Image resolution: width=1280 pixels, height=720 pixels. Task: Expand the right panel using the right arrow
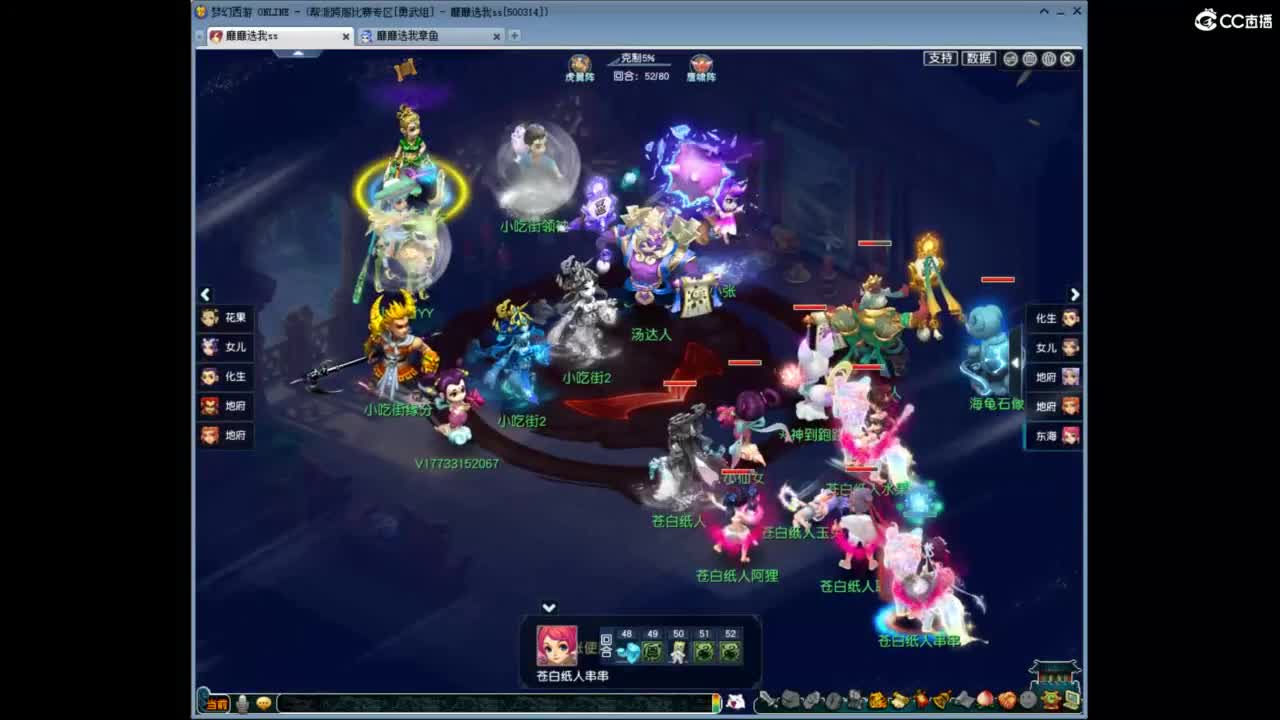pos(1075,295)
